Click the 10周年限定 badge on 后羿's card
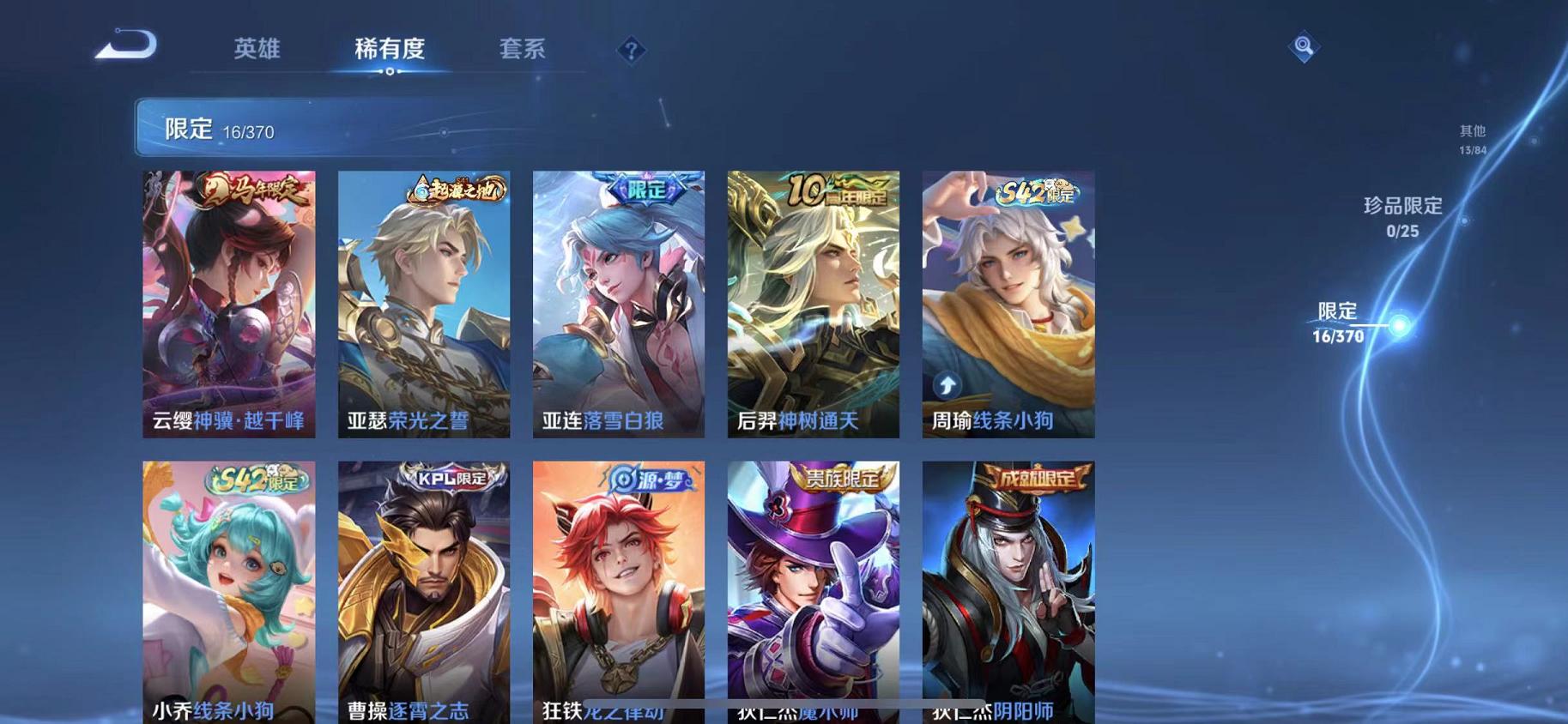 tap(837, 192)
